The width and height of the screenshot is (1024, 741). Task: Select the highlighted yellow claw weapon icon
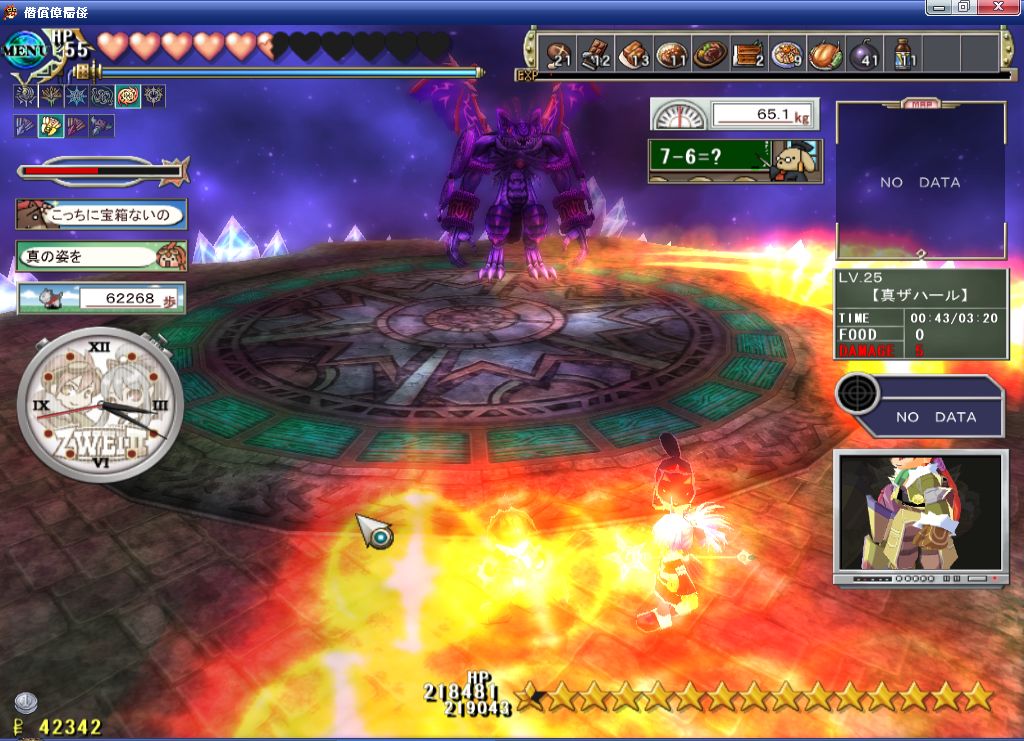(50, 126)
